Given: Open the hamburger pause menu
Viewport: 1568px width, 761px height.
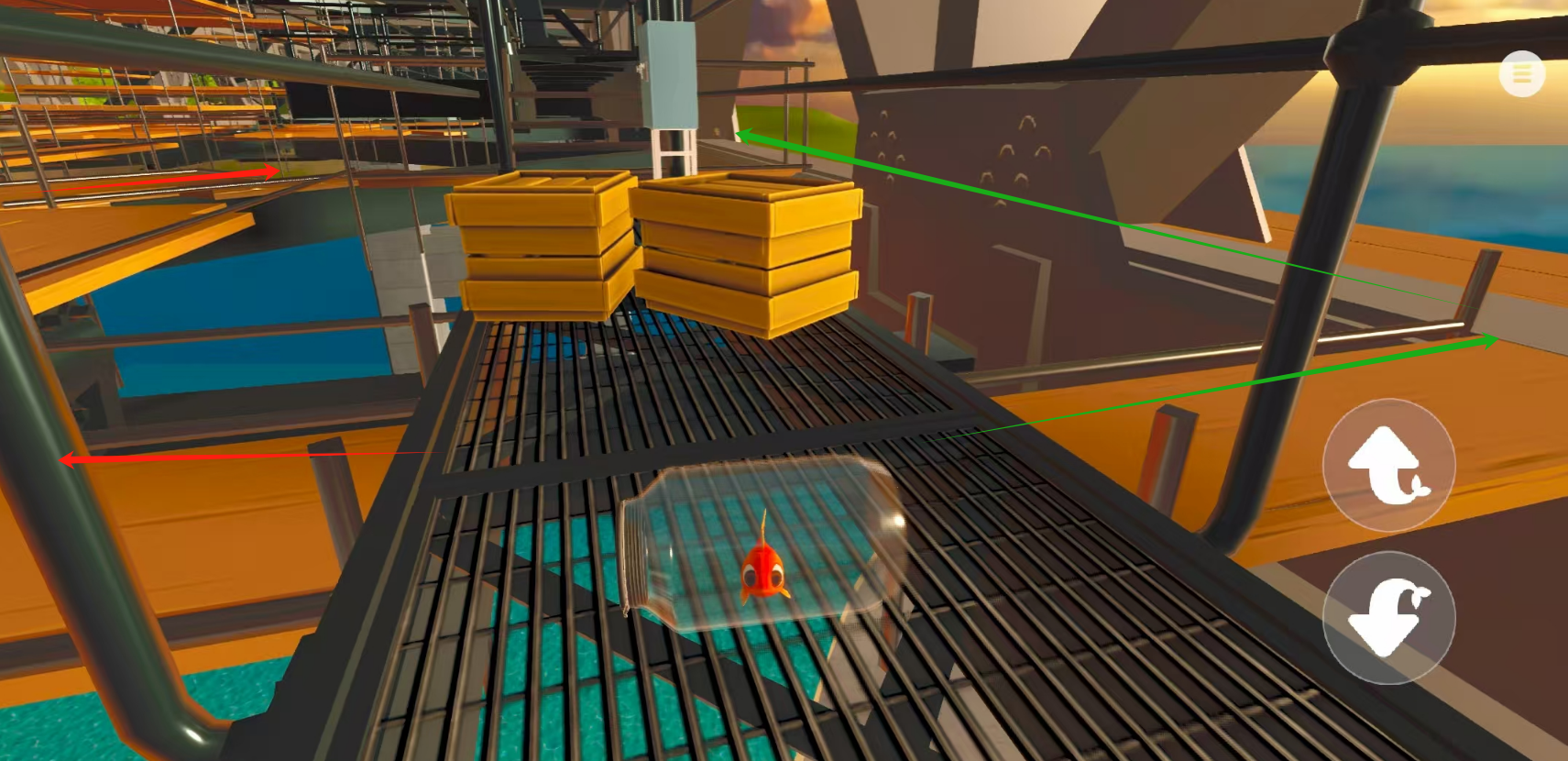Looking at the screenshot, I should coord(1521,74).
